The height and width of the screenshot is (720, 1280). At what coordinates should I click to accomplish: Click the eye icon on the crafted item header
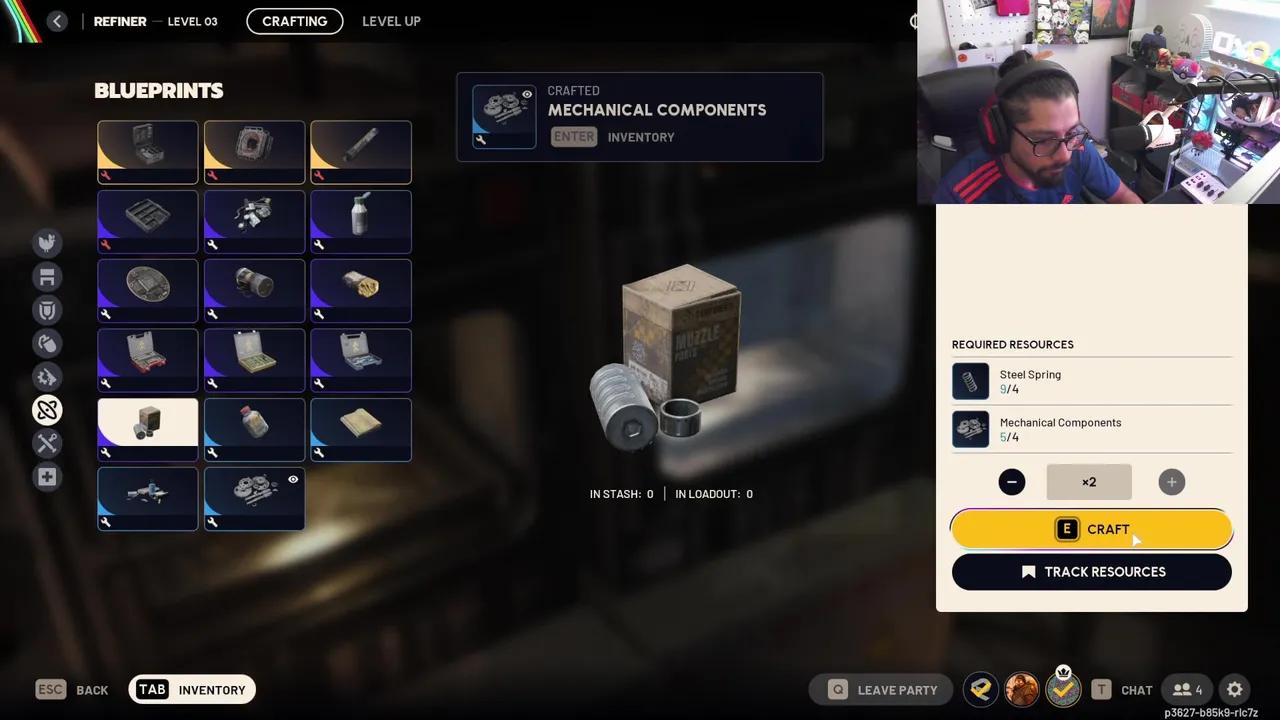(x=527, y=93)
